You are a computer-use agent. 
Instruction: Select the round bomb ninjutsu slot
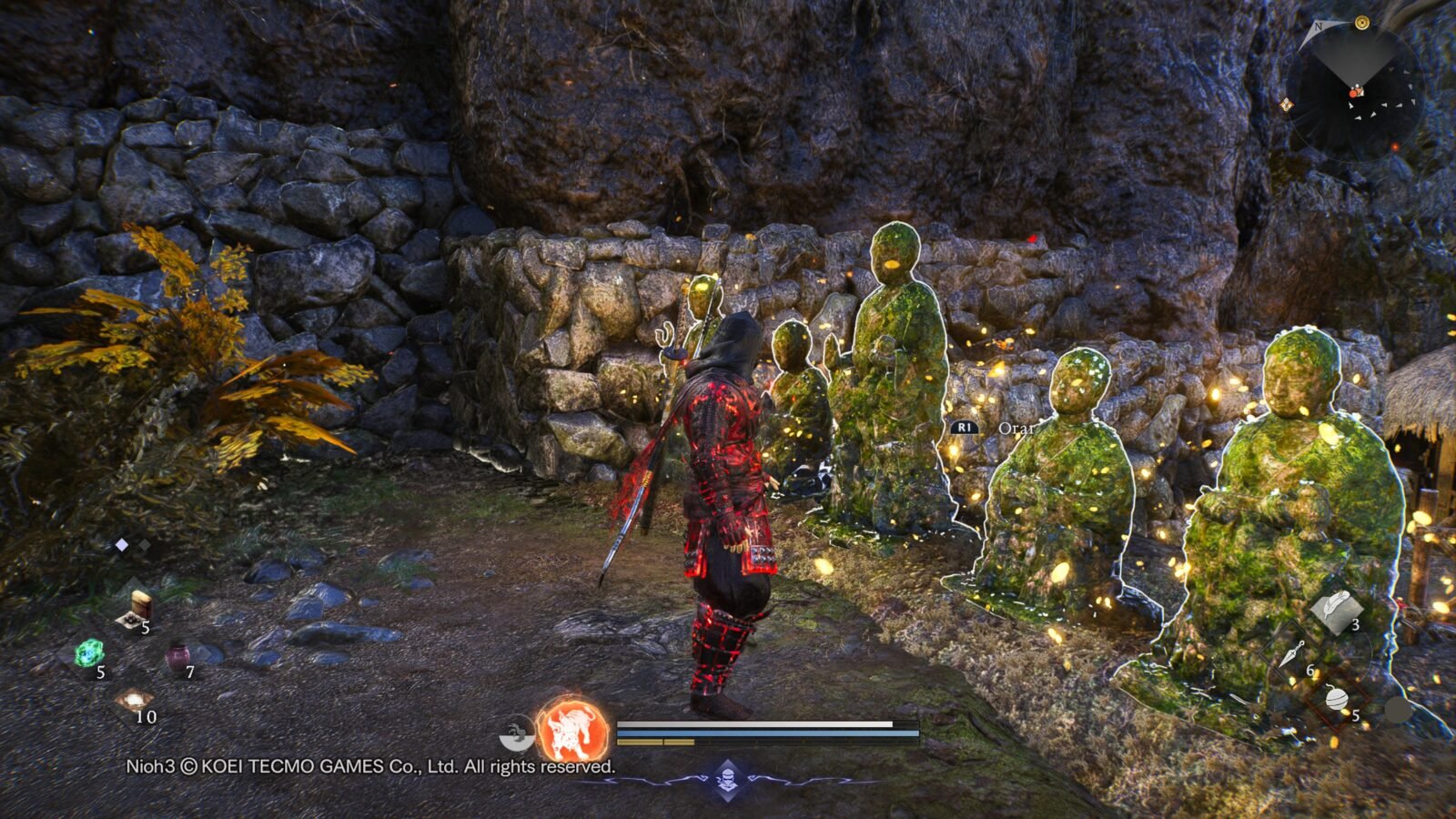click(1337, 699)
